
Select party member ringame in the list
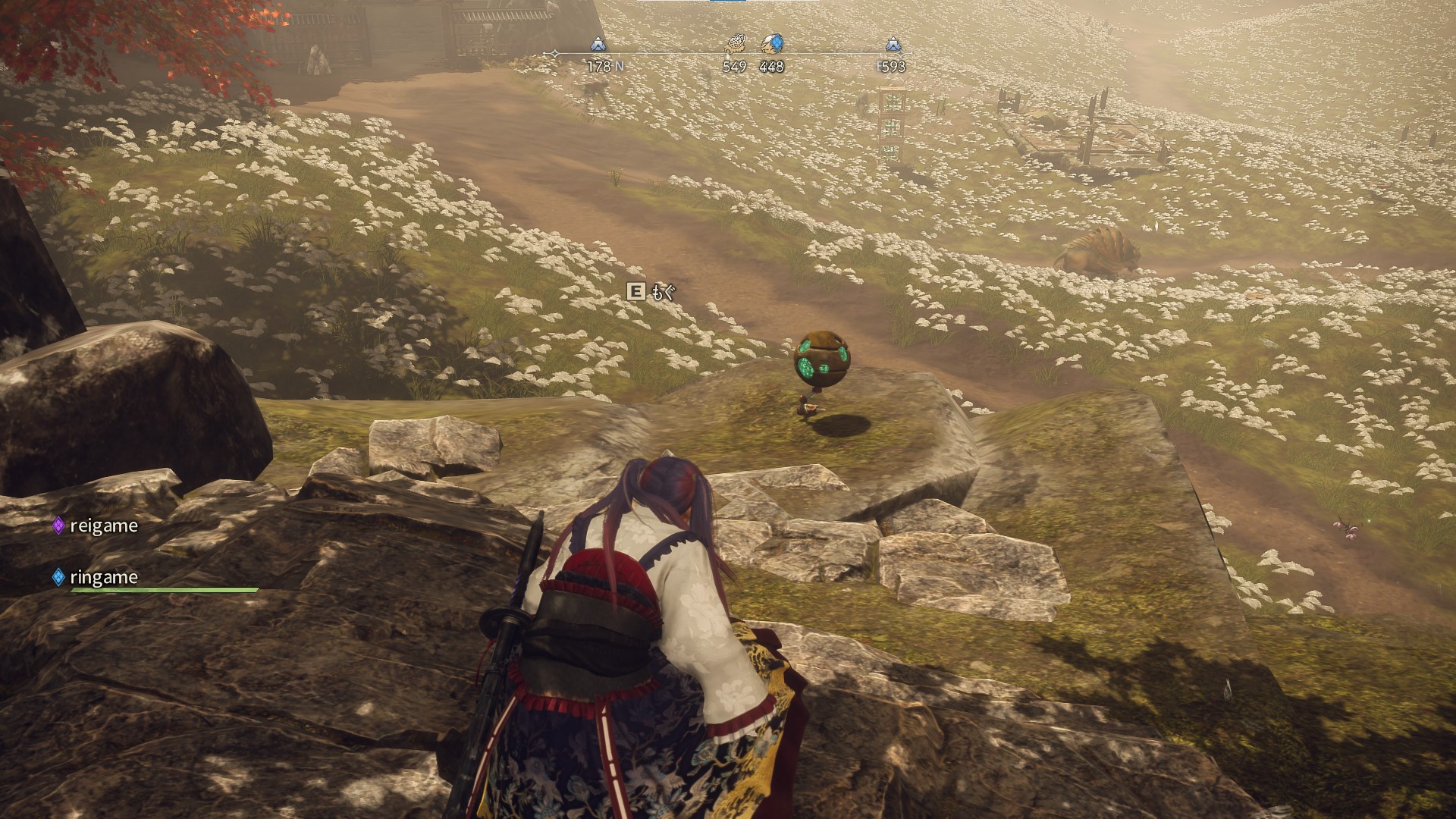pos(103,577)
